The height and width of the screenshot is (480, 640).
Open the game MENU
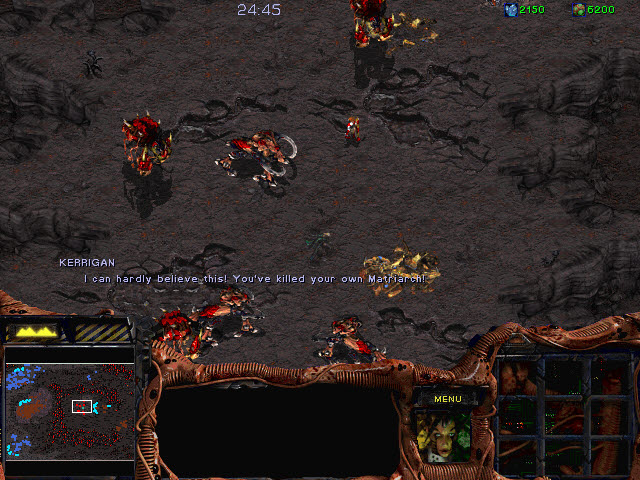click(x=447, y=399)
